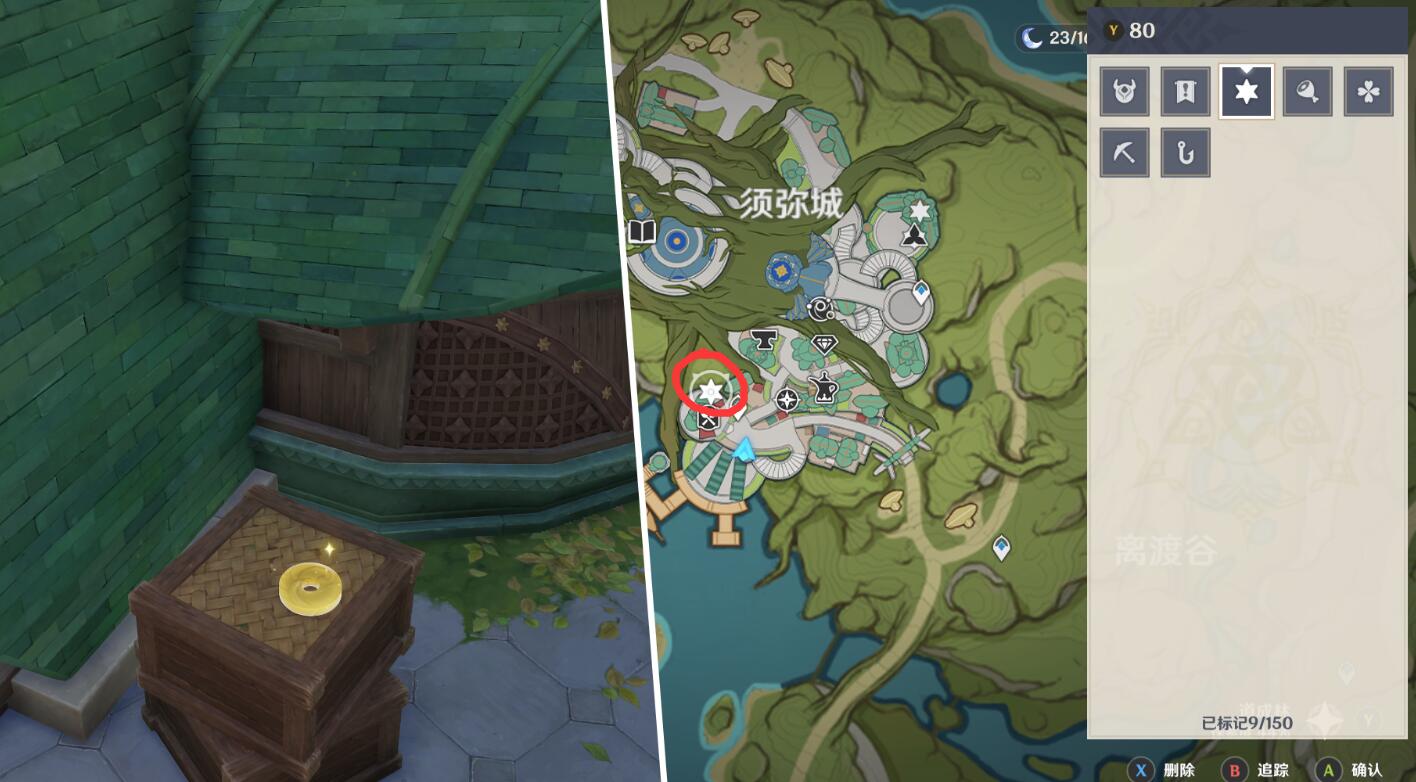The width and height of the screenshot is (1416, 782).
Task: Select the open book map icon
Action: [x=641, y=233]
